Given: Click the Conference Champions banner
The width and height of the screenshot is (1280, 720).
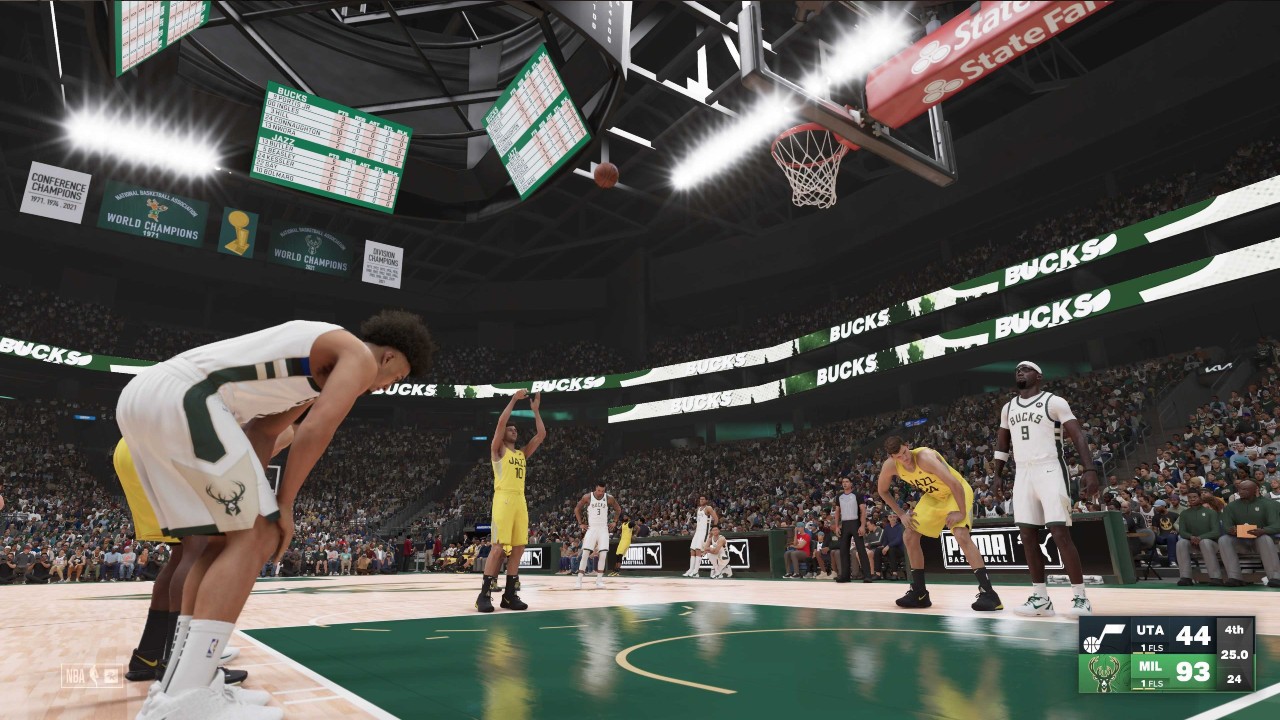Looking at the screenshot, I should pos(58,190).
